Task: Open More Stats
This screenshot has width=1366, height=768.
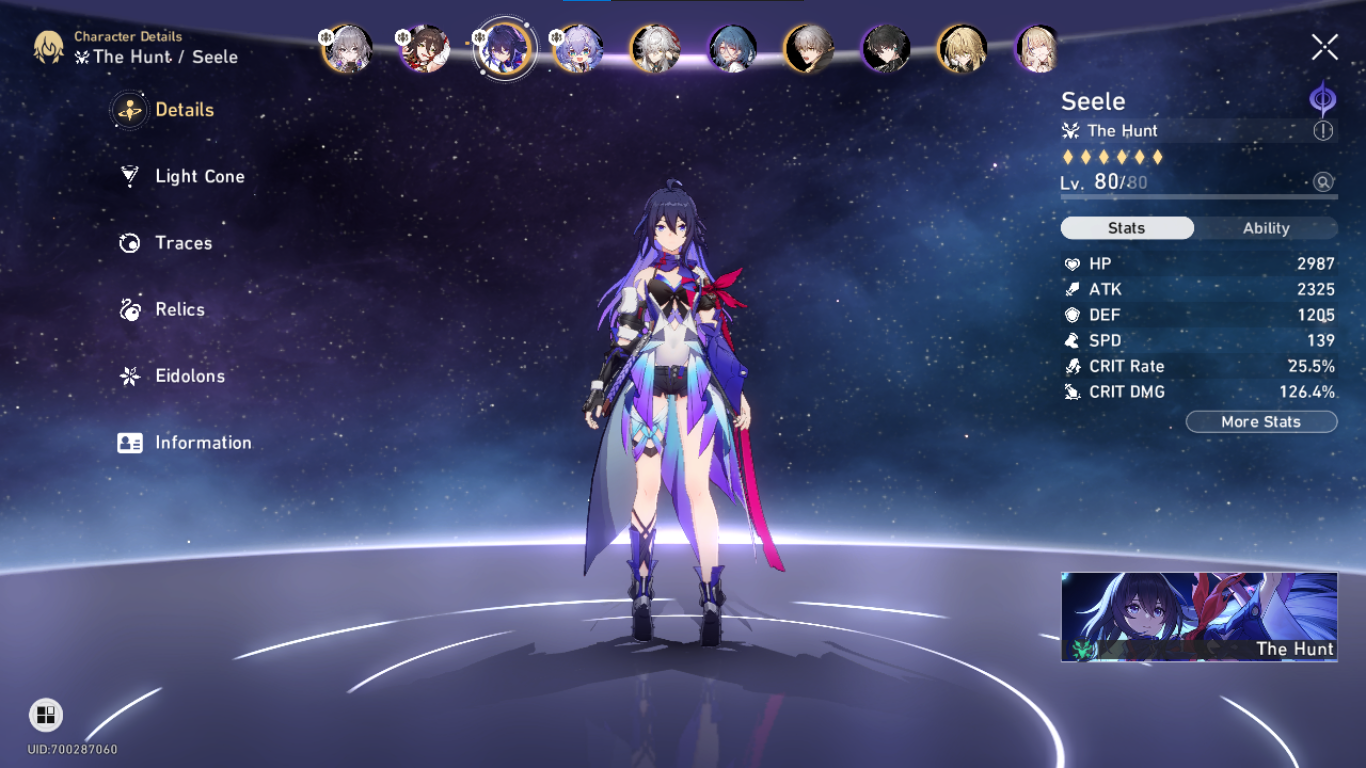Action: [1261, 421]
